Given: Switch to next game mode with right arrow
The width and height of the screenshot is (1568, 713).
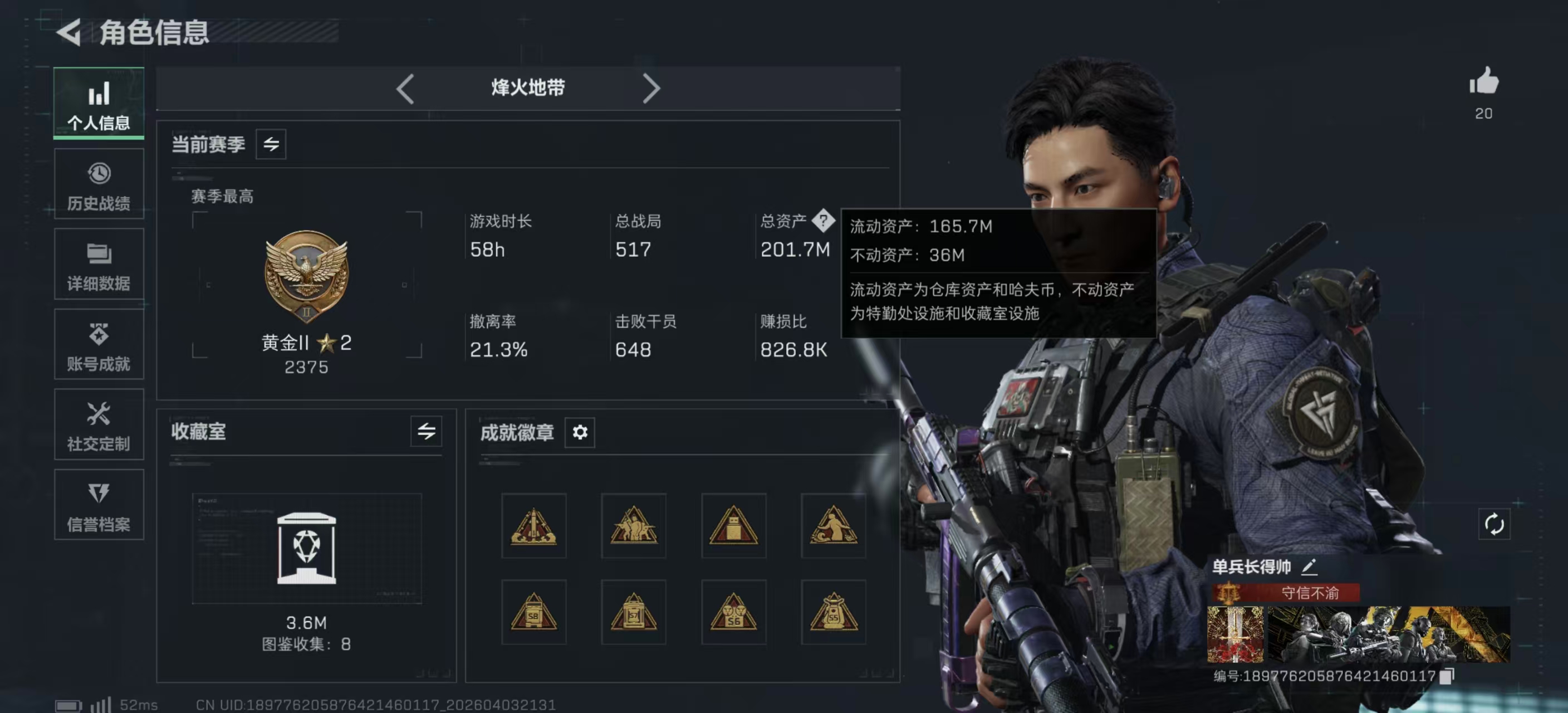Looking at the screenshot, I should [x=651, y=89].
